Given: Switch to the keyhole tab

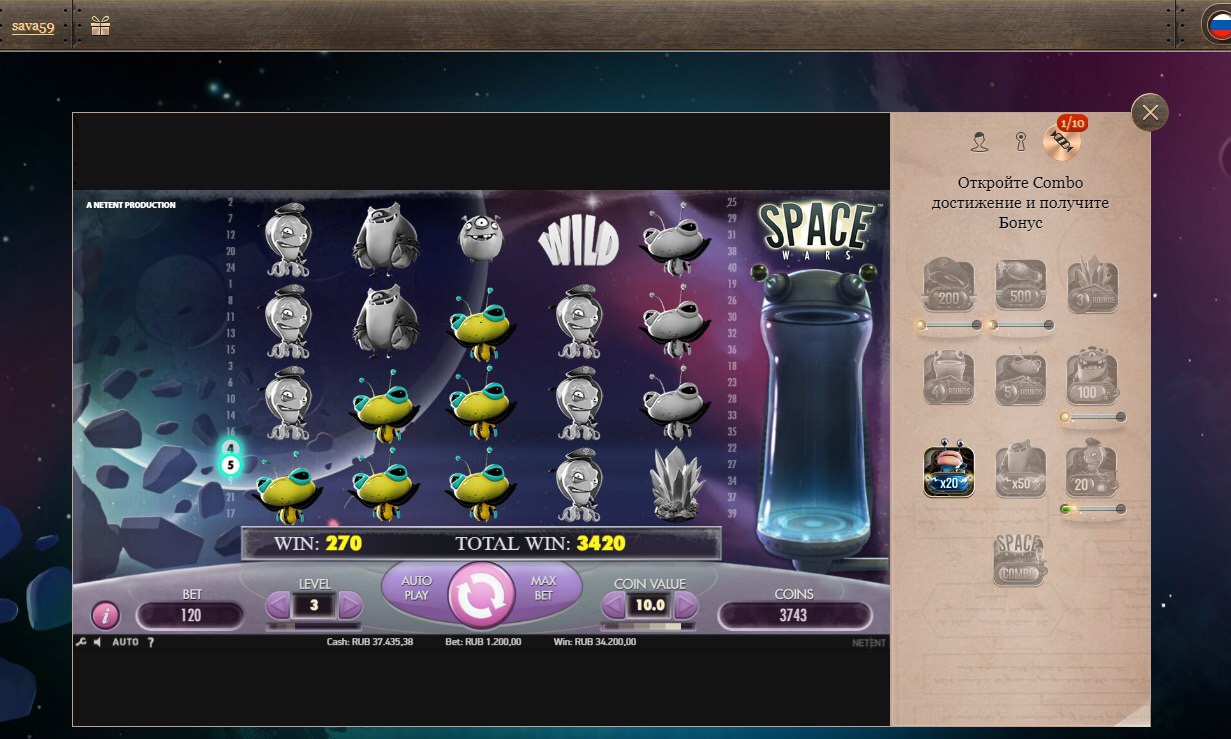Looking at the screenshot, I should point(1020,142).
